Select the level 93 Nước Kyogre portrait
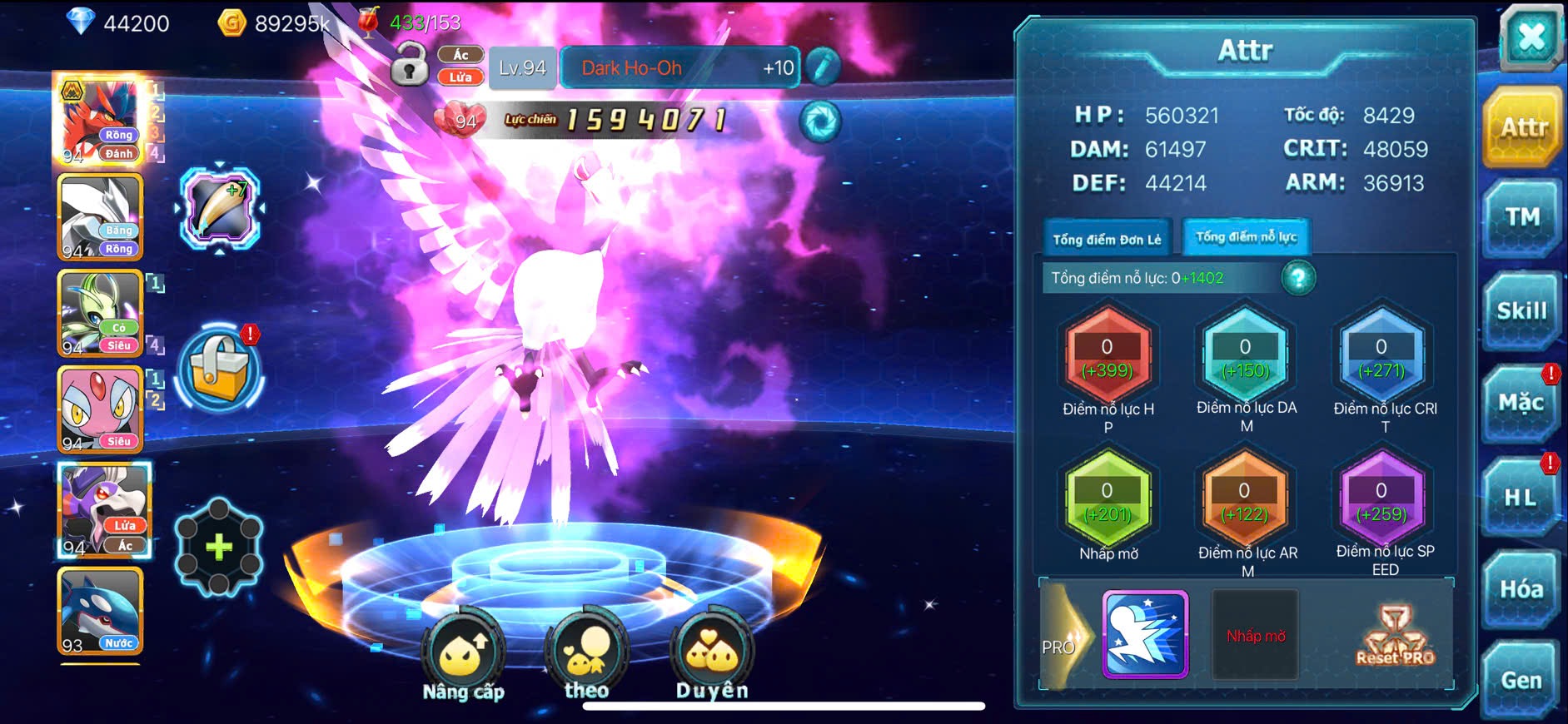Image resolution: width=1568 pixels, height=724 pixels. [100, 612]
